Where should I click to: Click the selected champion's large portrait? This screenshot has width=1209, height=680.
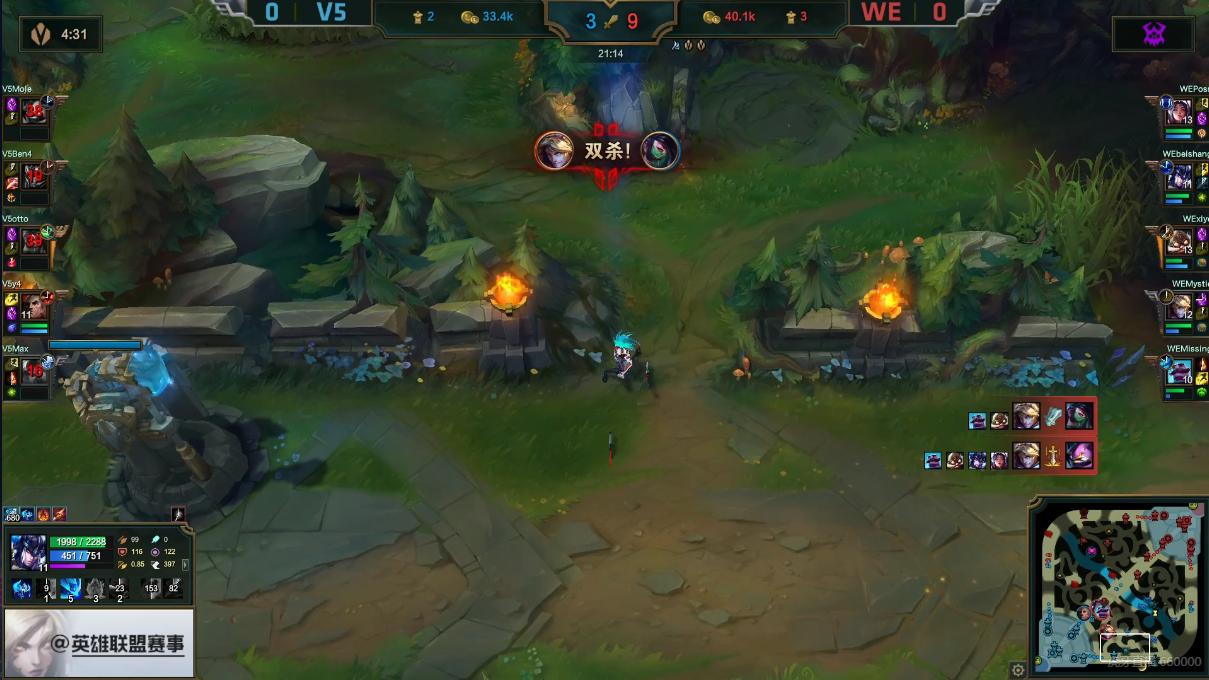[26, 553]
